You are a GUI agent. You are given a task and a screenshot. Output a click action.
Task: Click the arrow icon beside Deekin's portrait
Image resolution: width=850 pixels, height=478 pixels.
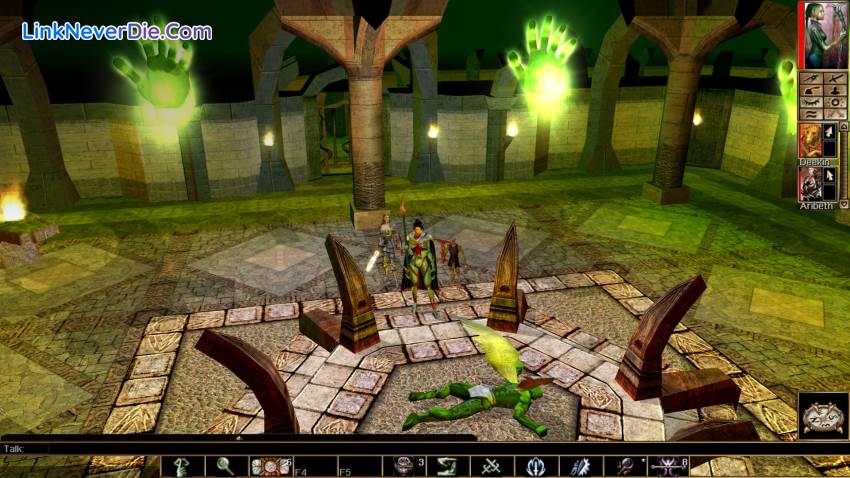coord(829,133)
